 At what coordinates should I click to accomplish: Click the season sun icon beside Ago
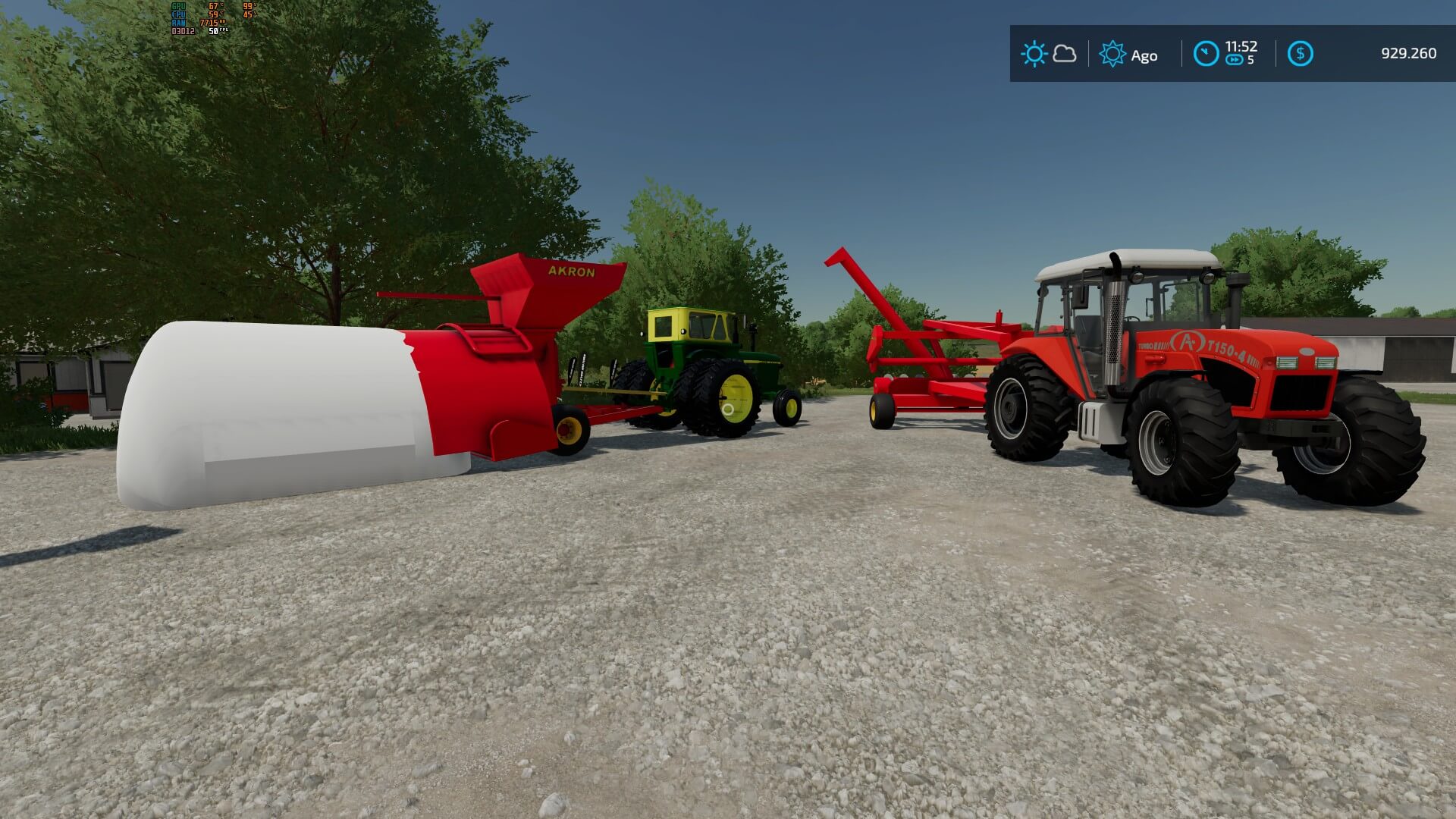1112,54
